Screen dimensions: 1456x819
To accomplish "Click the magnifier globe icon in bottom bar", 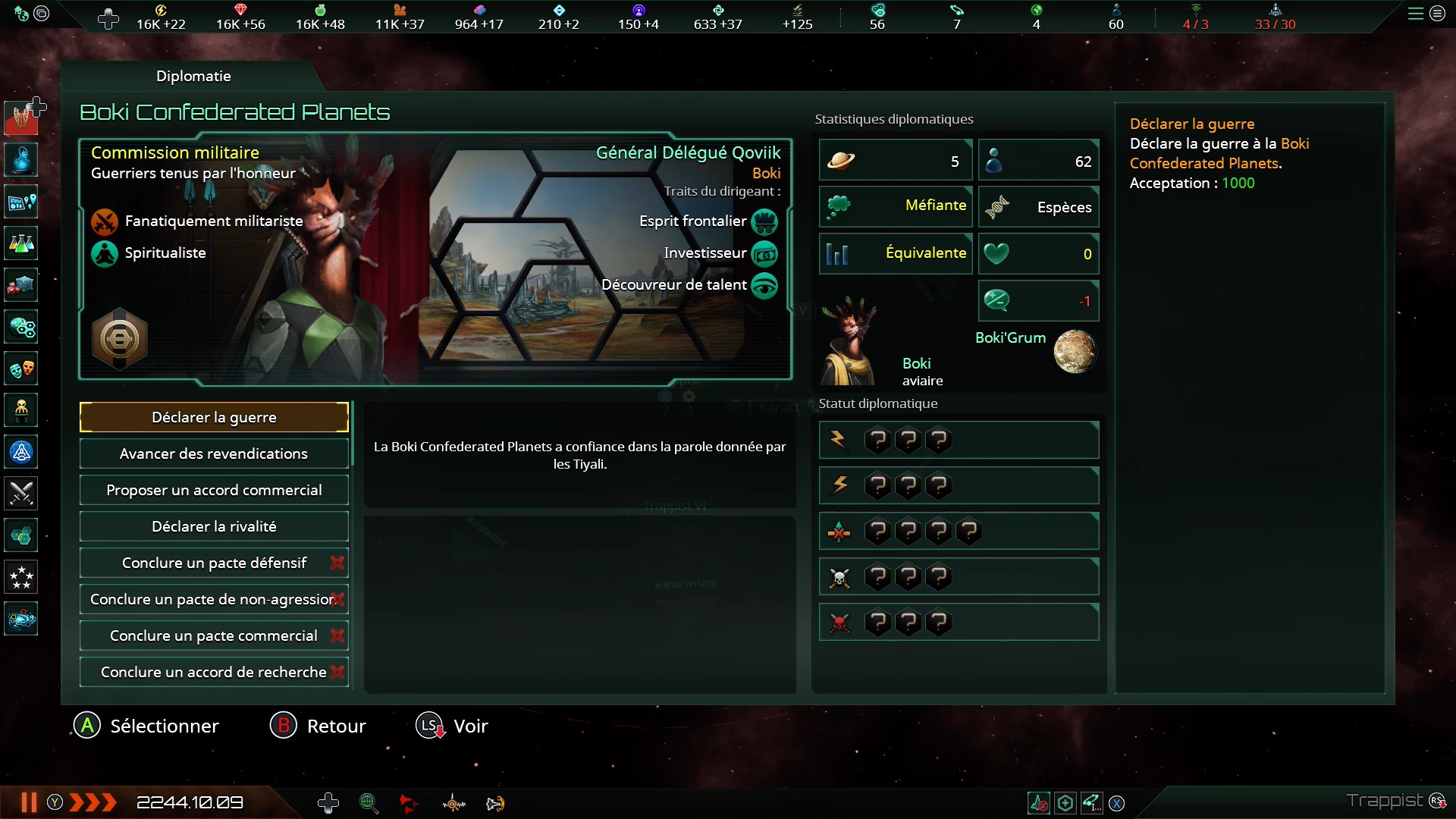I will pyautogui.click(x=369, y=803).
